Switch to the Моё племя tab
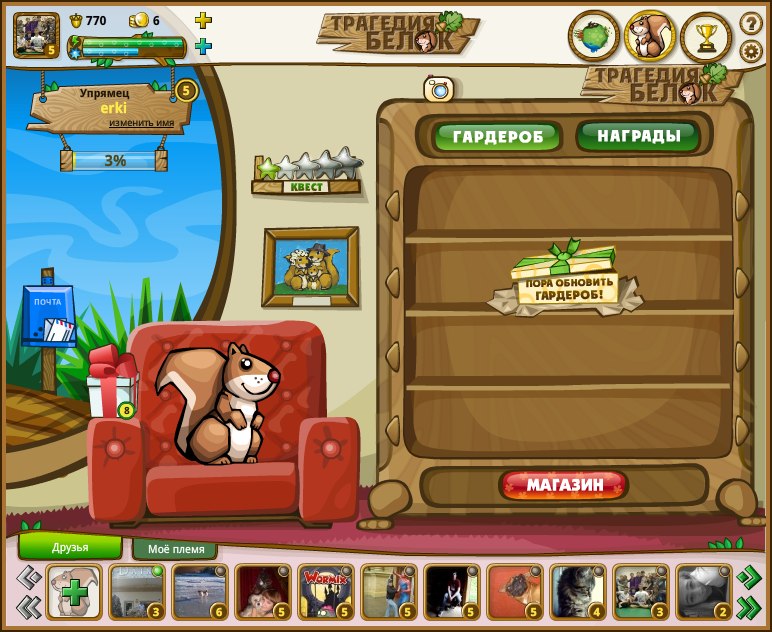772x632 pixels. (x=175, y=549)
